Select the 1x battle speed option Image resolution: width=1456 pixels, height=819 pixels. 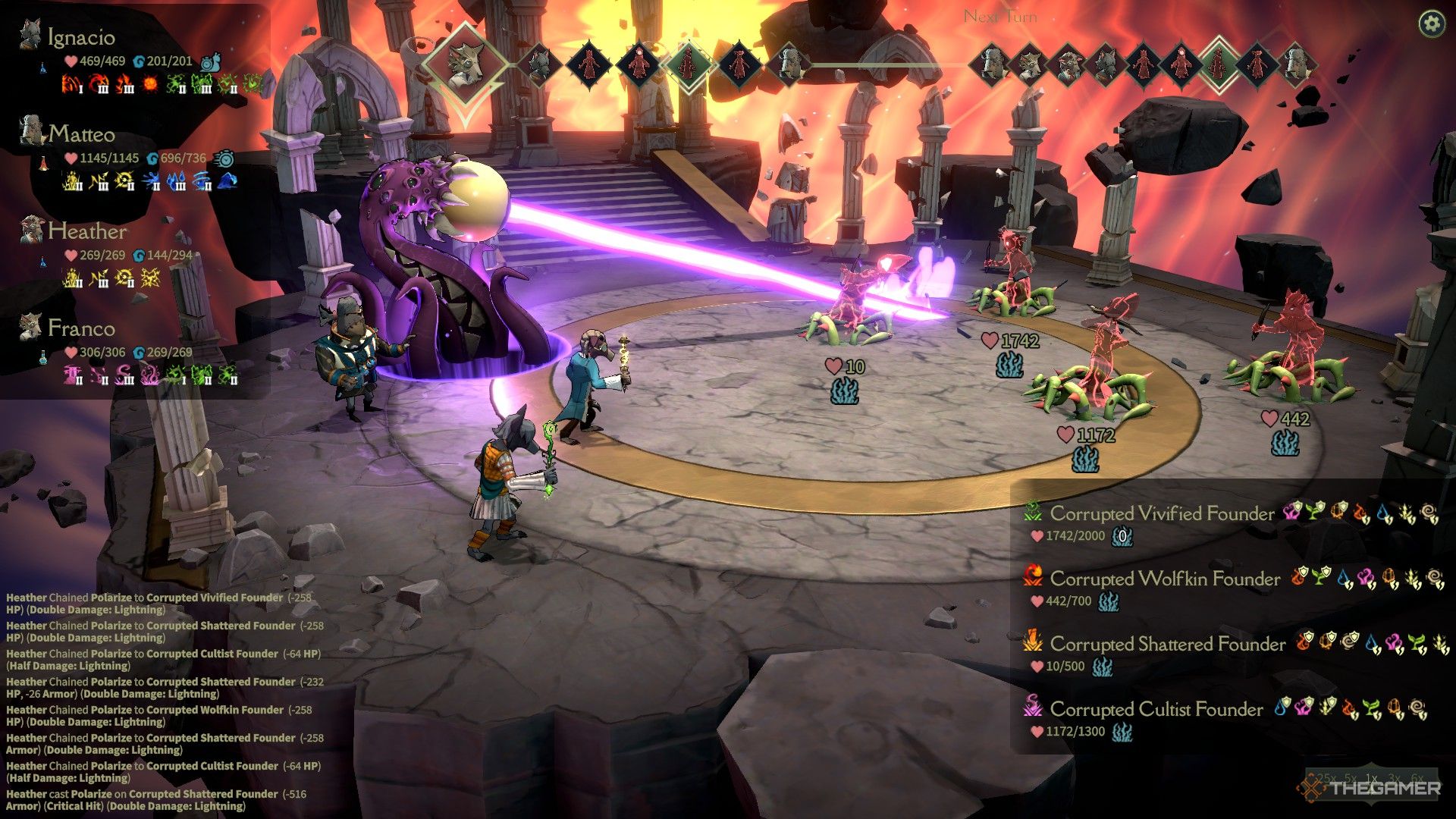[x=1371, y=779]
